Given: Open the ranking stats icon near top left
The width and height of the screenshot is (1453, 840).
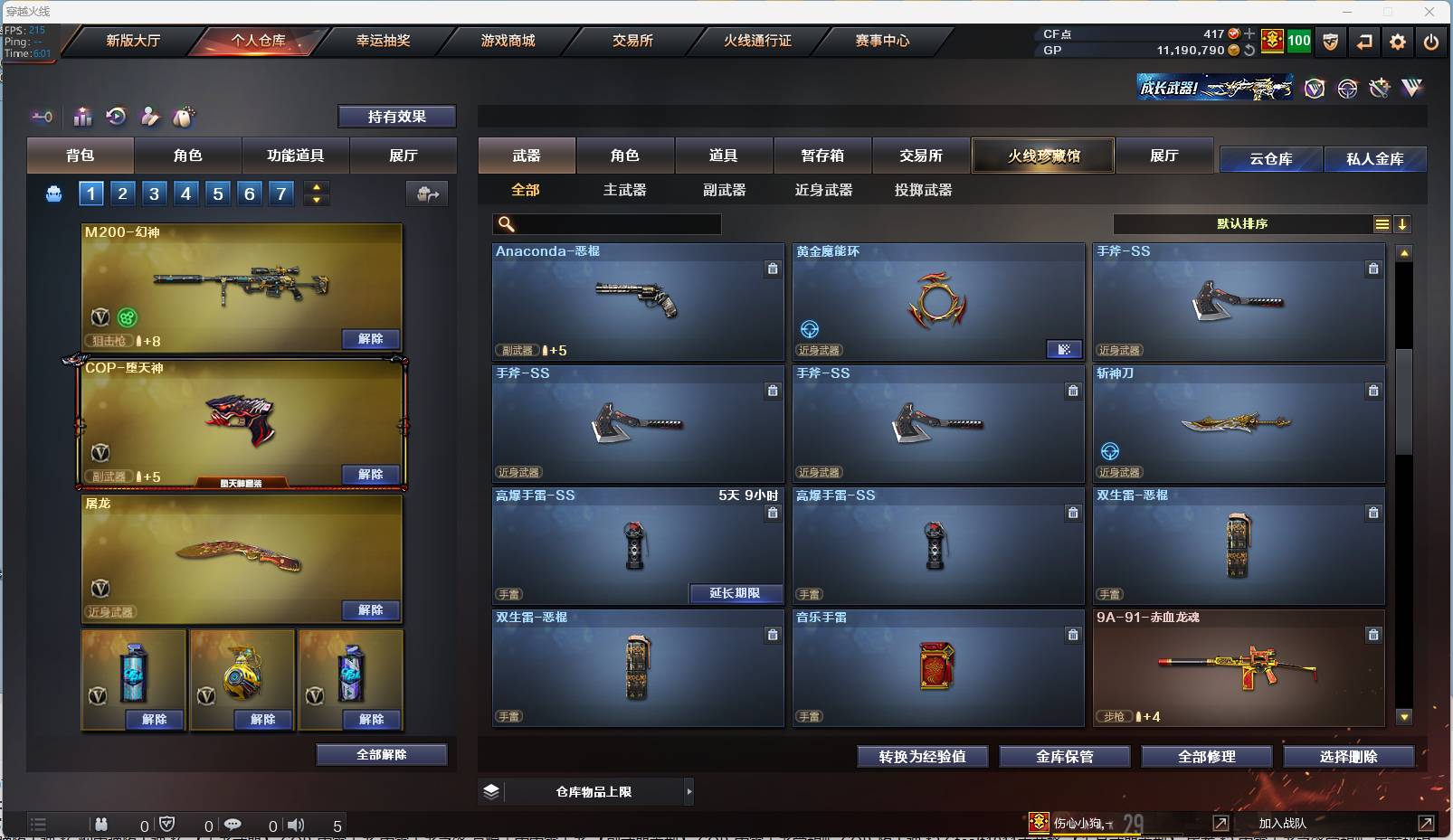Looking at the screenshot, I should pos(81,117).
